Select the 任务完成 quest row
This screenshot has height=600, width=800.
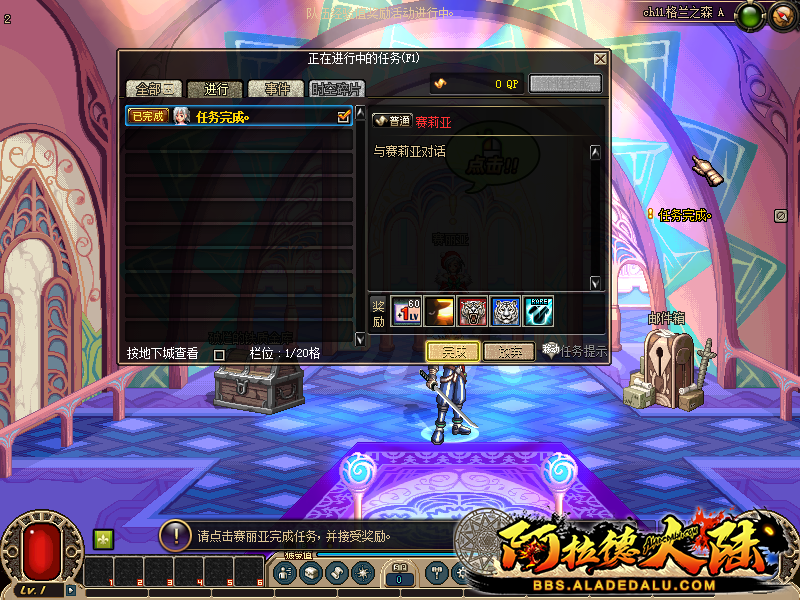point(239,117)
